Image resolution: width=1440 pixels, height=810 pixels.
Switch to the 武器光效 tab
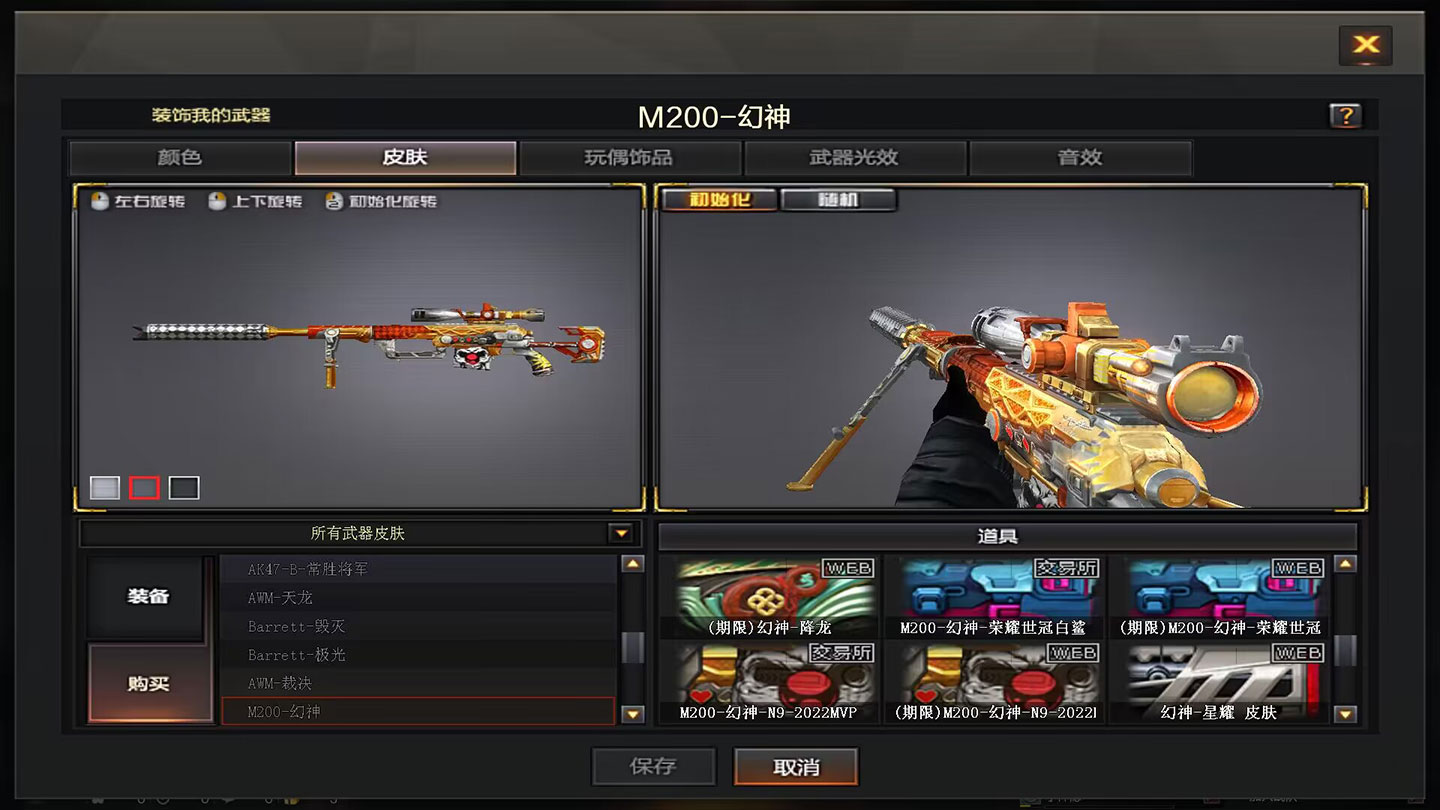point(855,157)
